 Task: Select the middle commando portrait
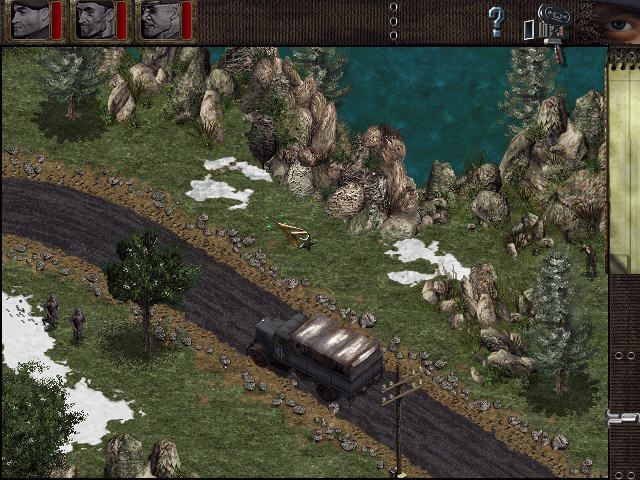(94, 20)
